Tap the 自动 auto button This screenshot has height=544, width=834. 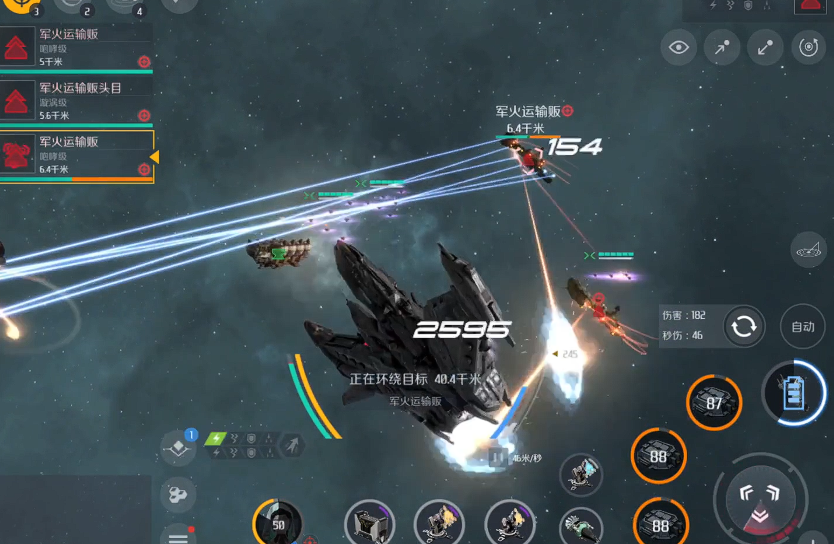[x=803, y=326]
